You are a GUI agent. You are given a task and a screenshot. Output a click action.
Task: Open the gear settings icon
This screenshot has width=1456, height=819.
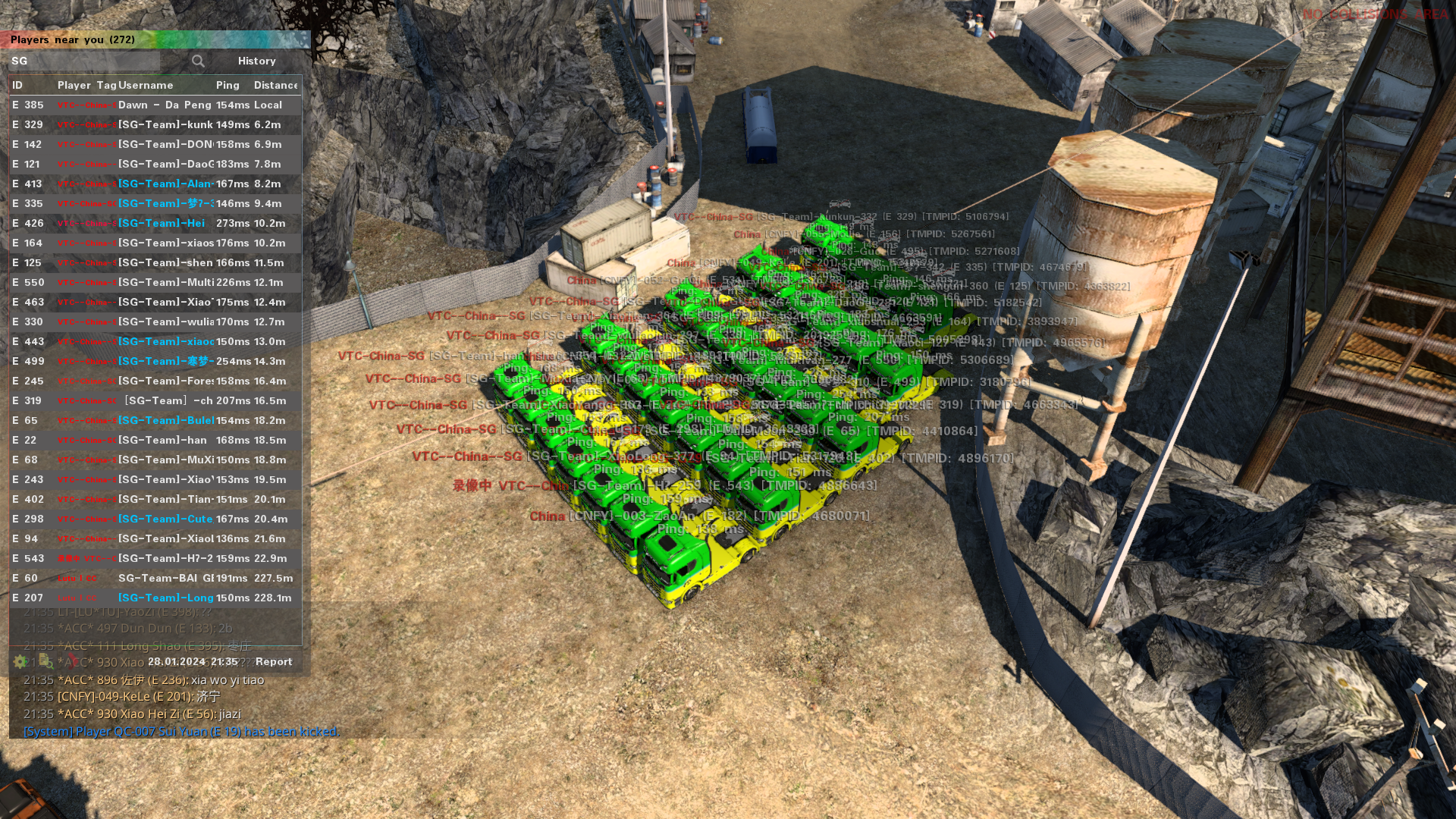pos(20,661)
